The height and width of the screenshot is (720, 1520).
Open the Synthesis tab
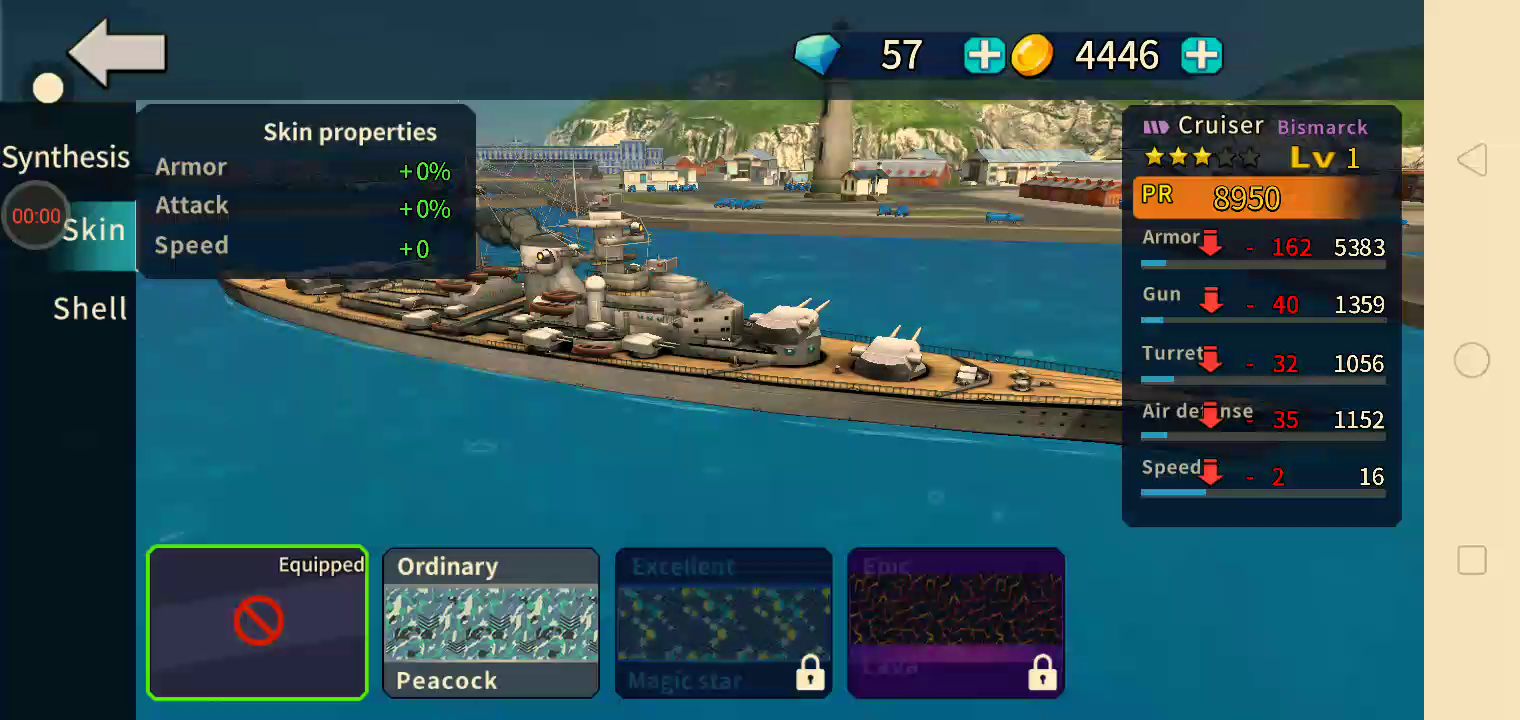point(66,157)
